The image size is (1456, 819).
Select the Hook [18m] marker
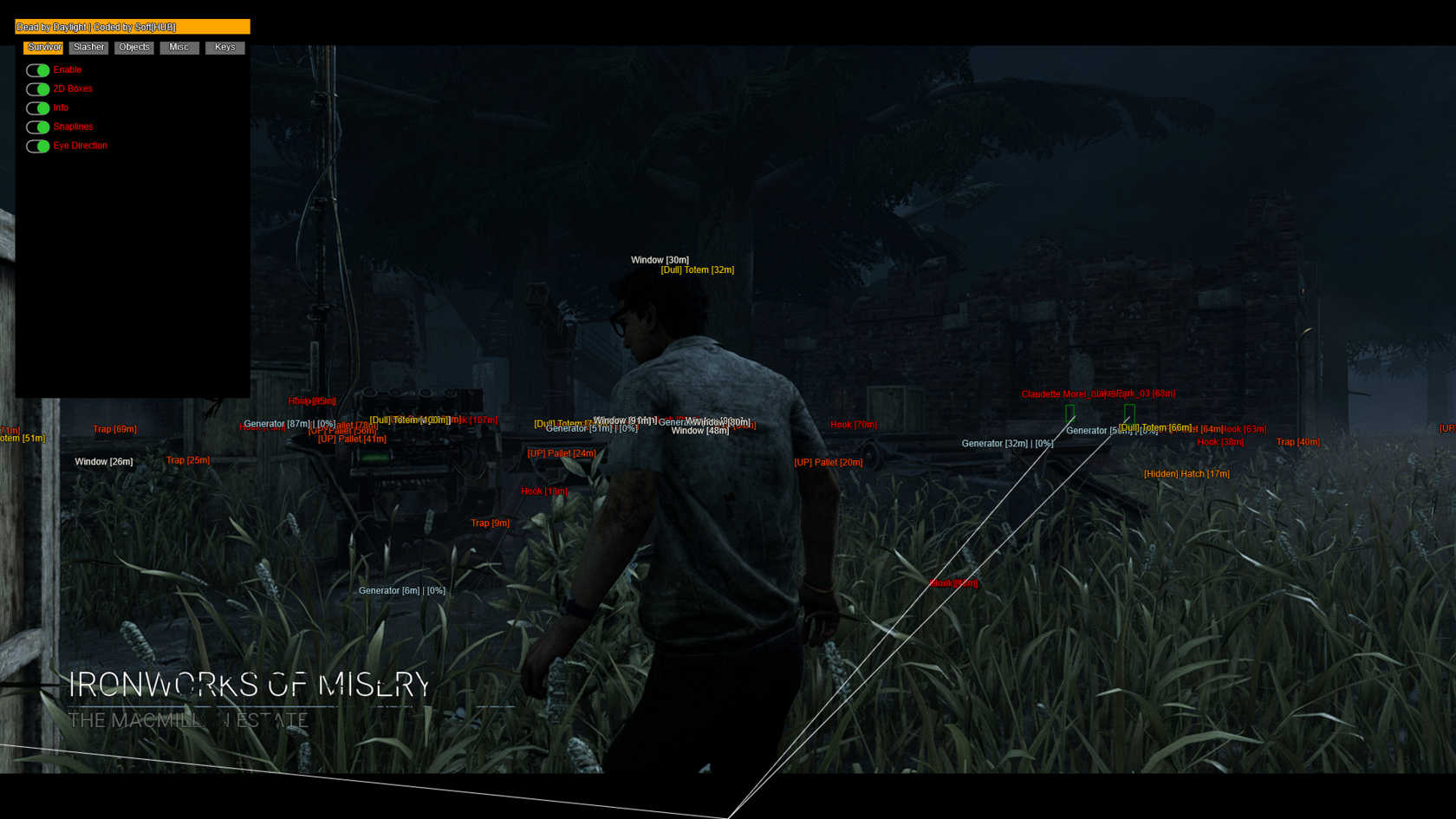[543, 491]
